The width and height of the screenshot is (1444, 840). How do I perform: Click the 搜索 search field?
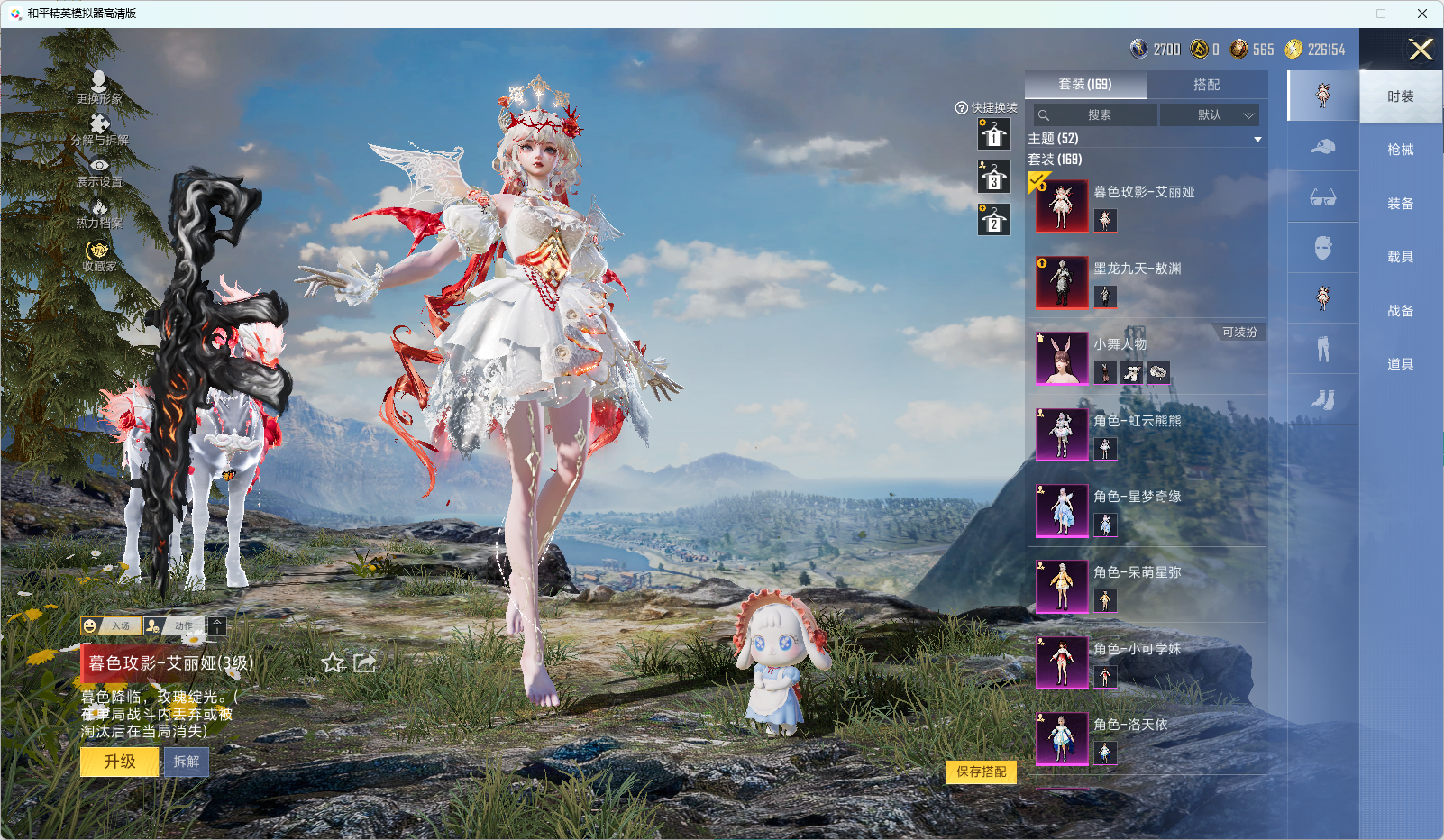point(1098,115)
